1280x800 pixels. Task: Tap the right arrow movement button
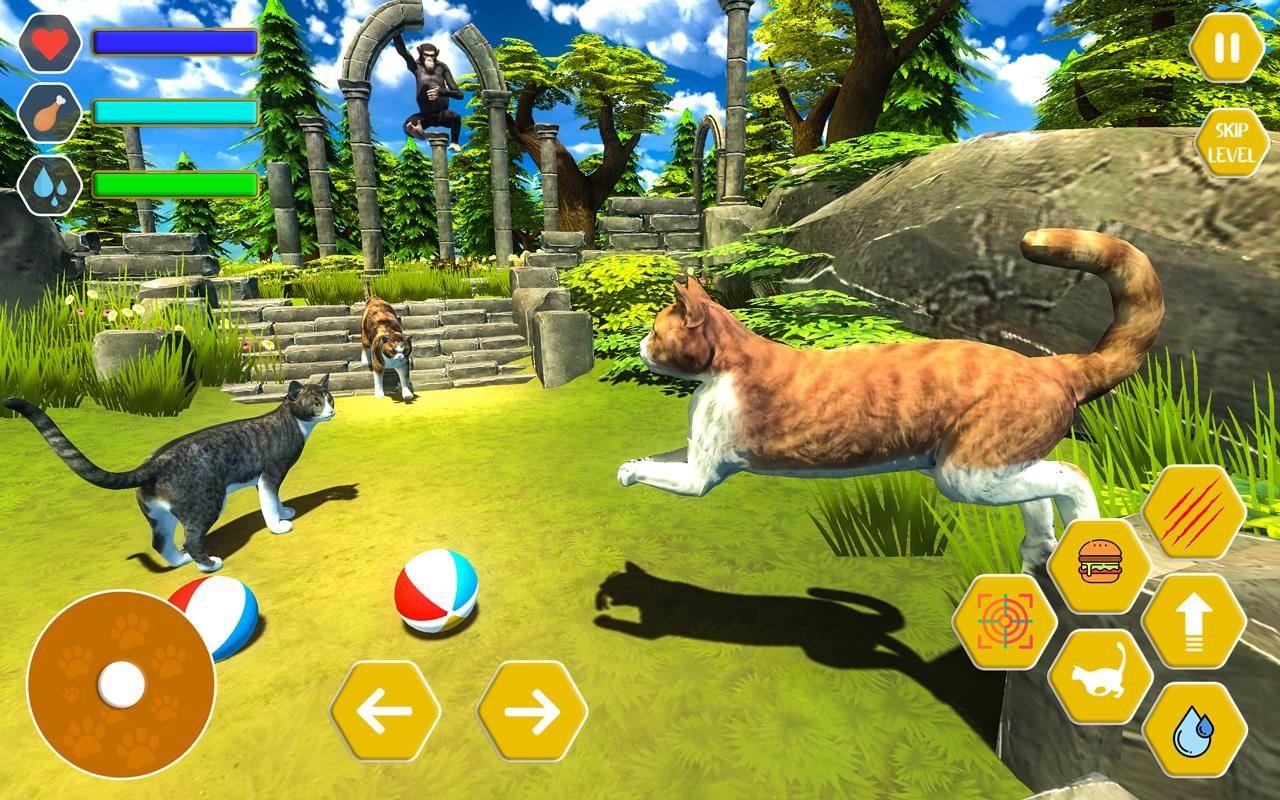[x=530, y=712]
